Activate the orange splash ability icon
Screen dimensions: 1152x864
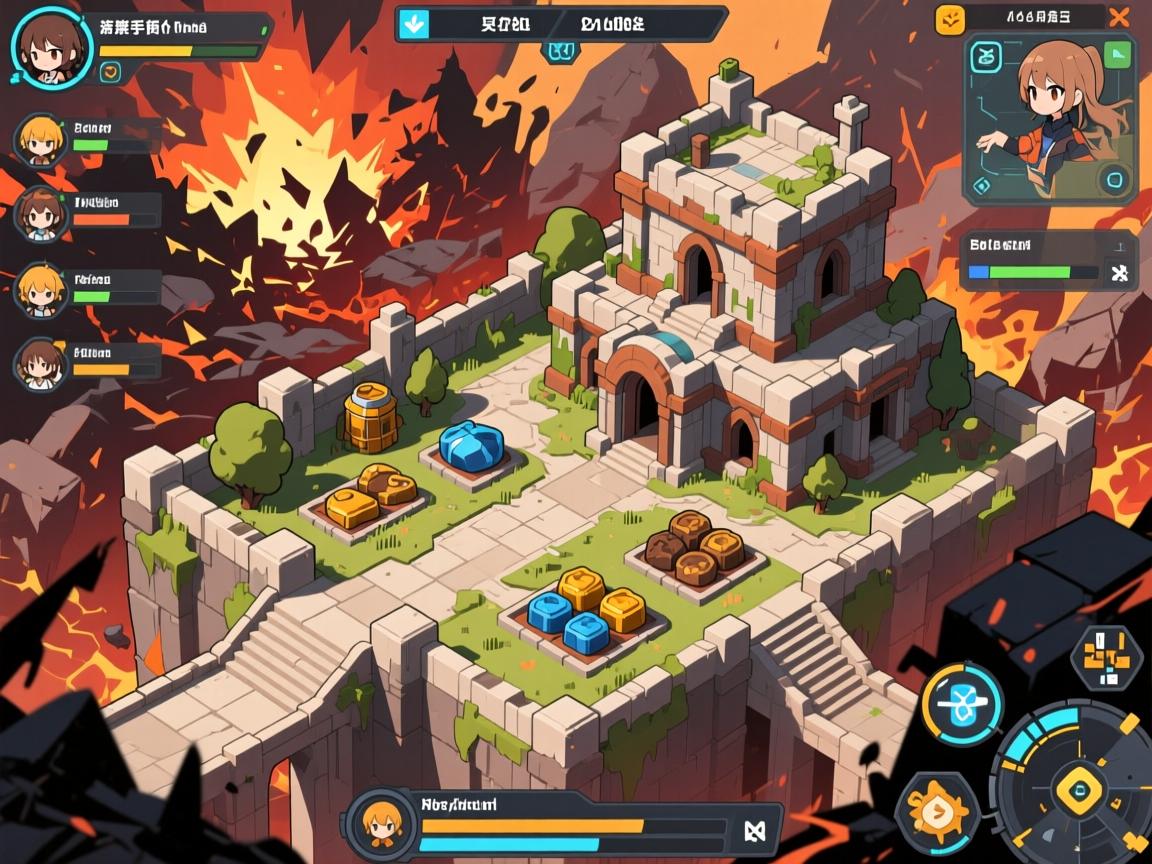click(x=936, y=812)
